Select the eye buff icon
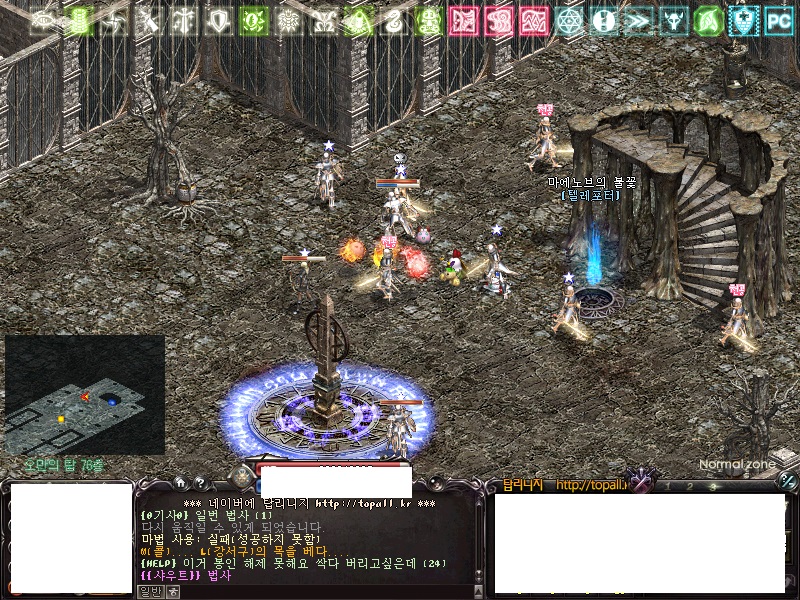 (44, 19)
